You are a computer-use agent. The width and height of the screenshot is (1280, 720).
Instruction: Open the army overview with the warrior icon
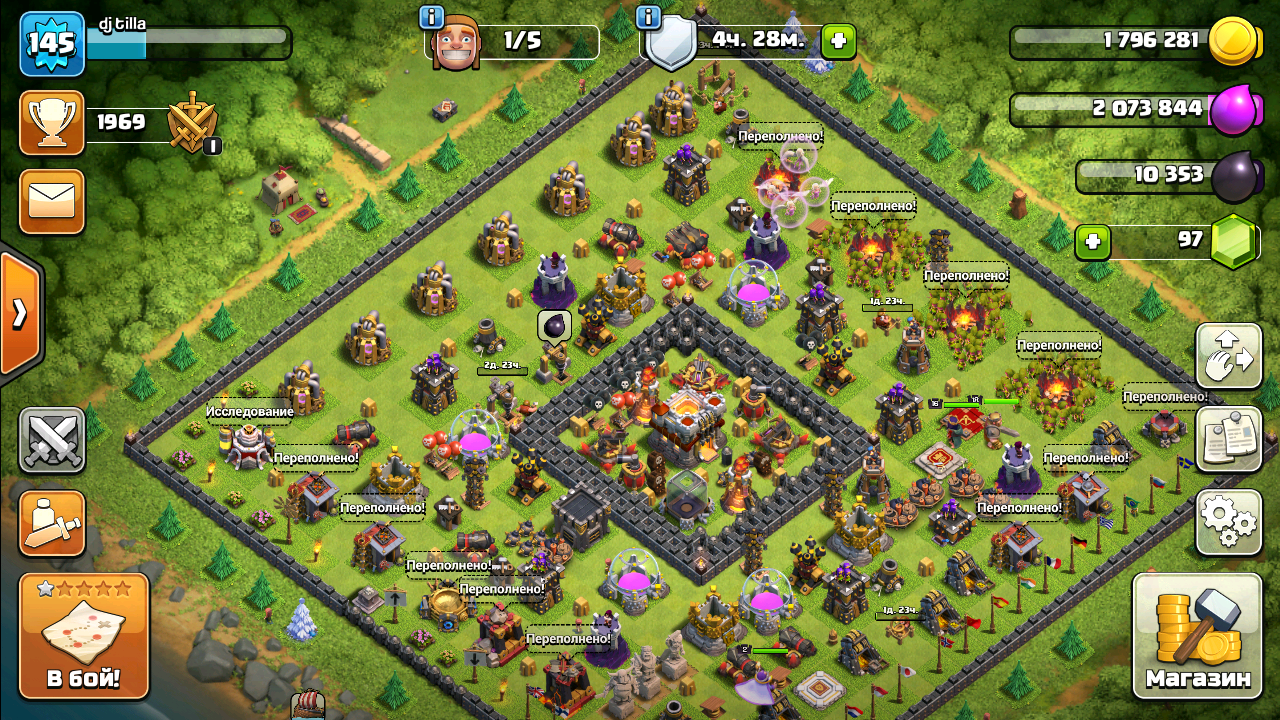(x=52, y=523)
